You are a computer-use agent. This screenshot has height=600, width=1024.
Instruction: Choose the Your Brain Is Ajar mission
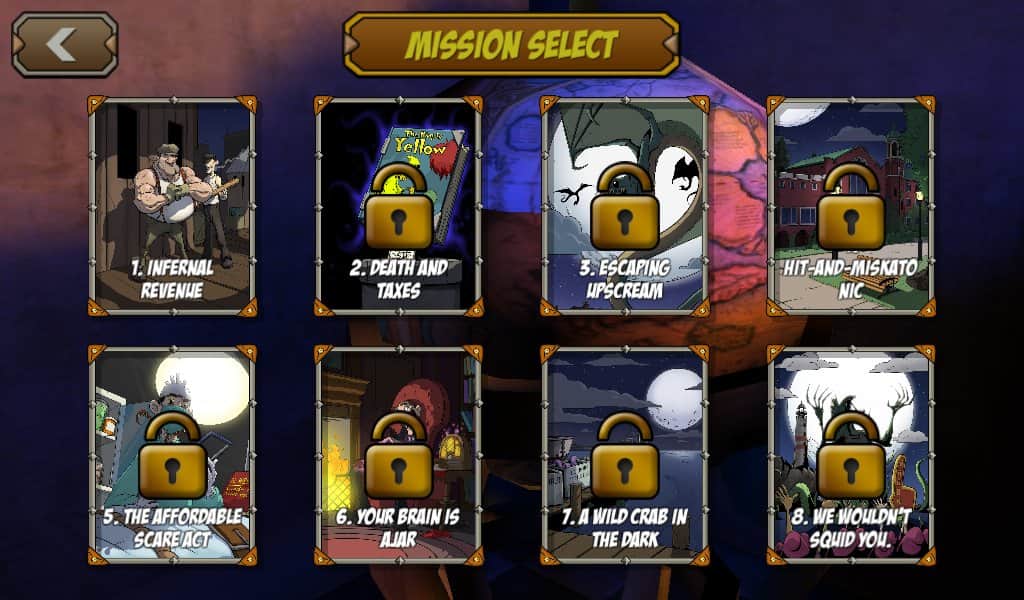[x=398, y=455]
